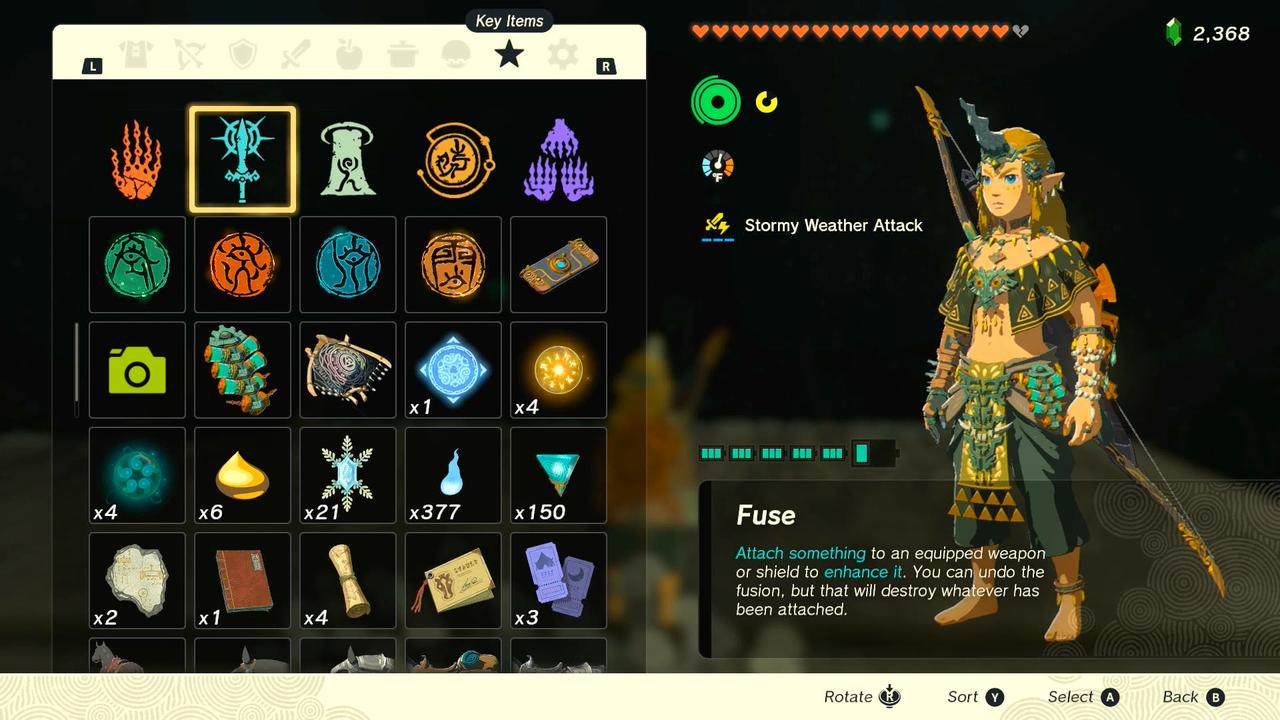Select the golden Korok seed pile slot
This screenshot has height=720, width=1280.
click(x=242, y=475)
